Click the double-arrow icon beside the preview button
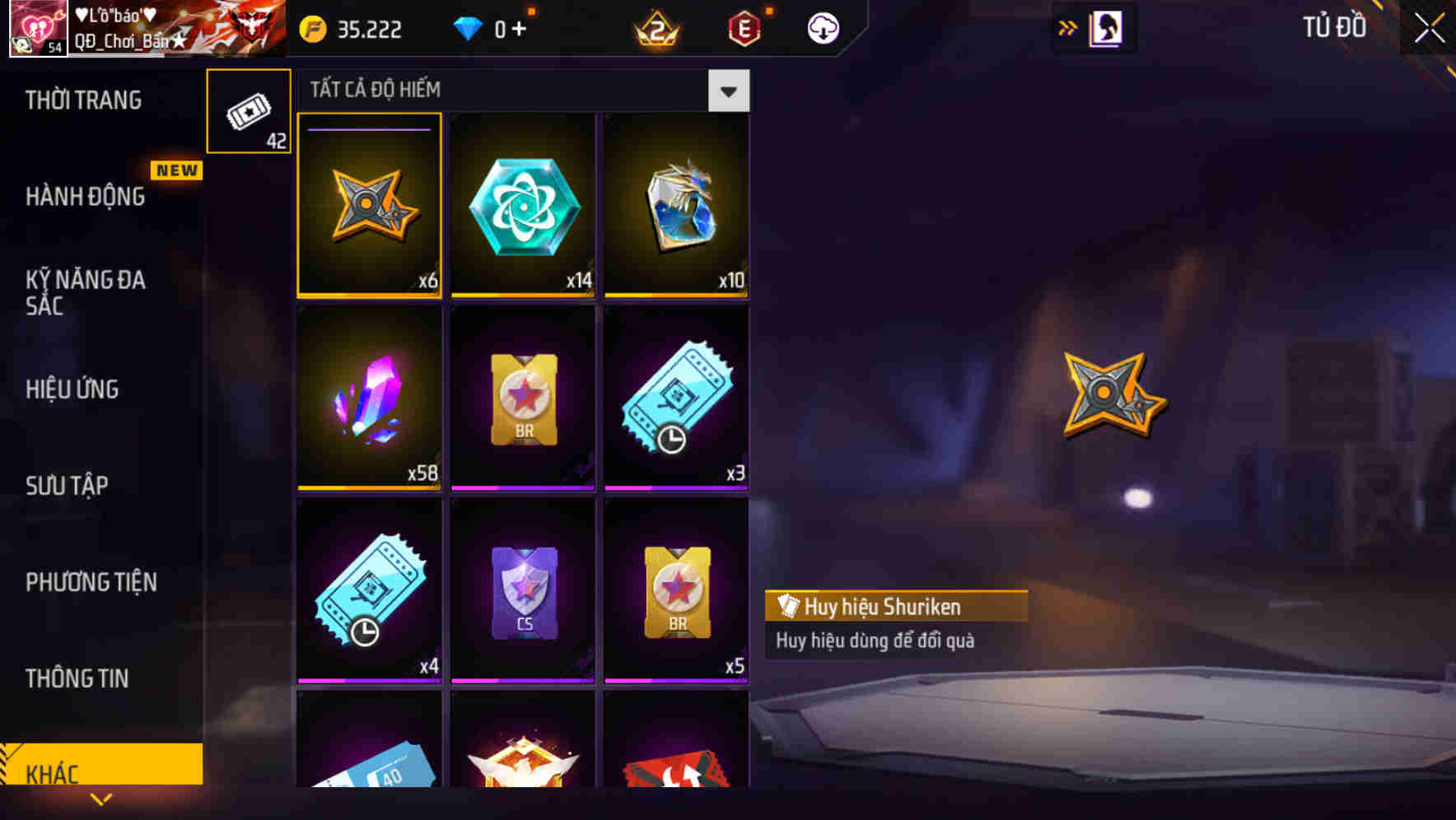The width and height of the screenshot is (1456, 820). tap(1068, 27)
